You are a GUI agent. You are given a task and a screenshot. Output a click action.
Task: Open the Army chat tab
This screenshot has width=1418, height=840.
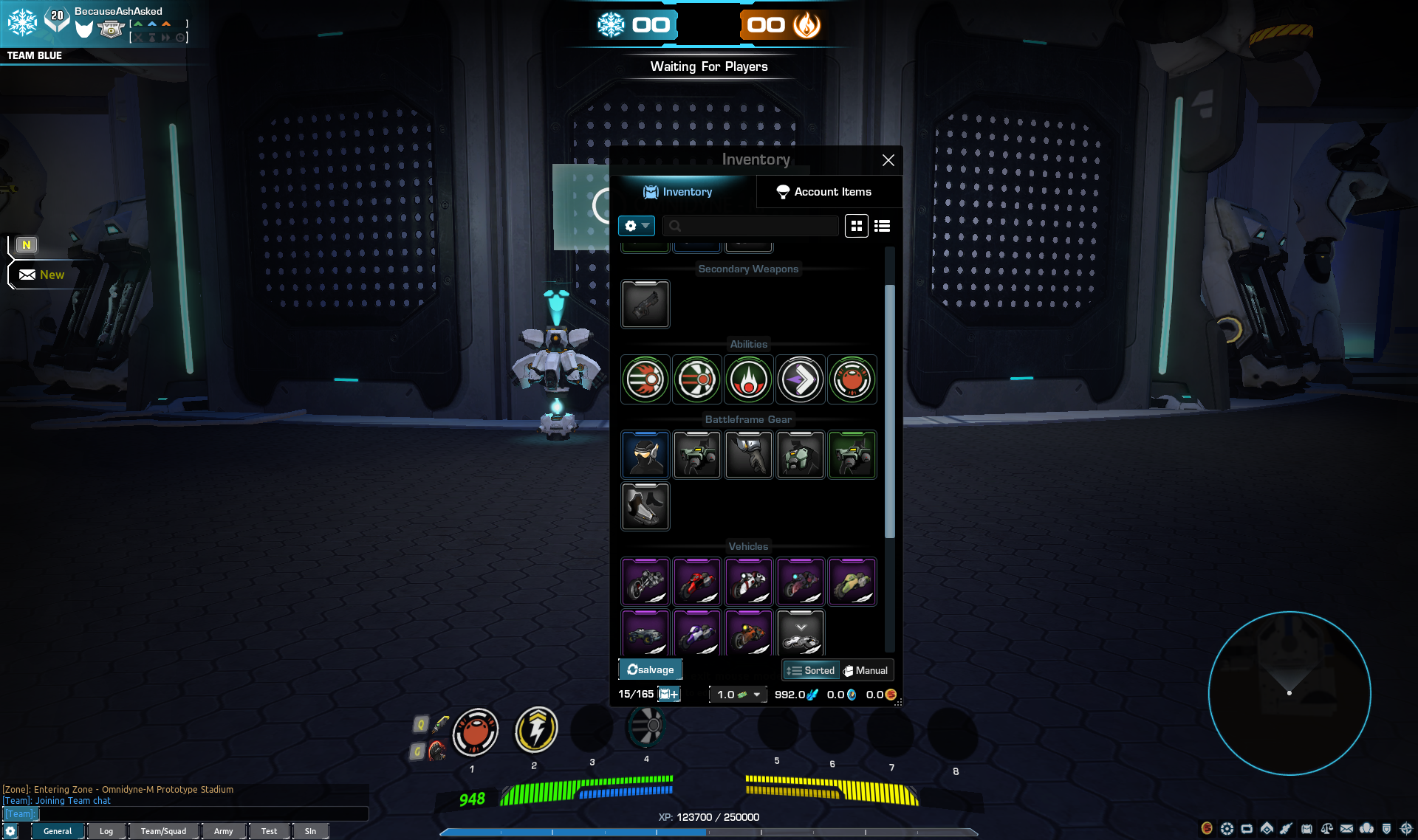(223, 831)
